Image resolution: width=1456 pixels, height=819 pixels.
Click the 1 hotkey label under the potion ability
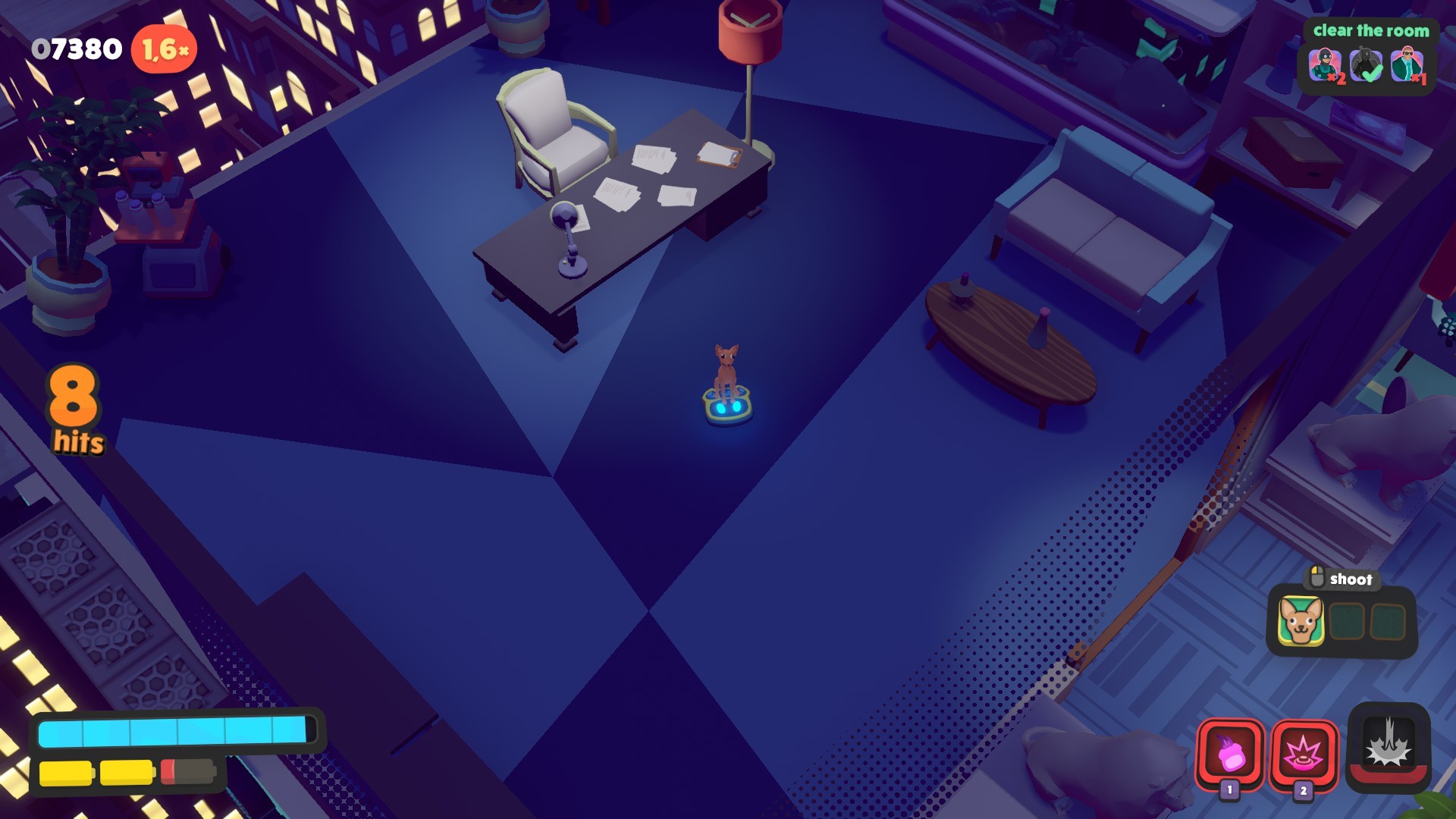coord(1228,790)
